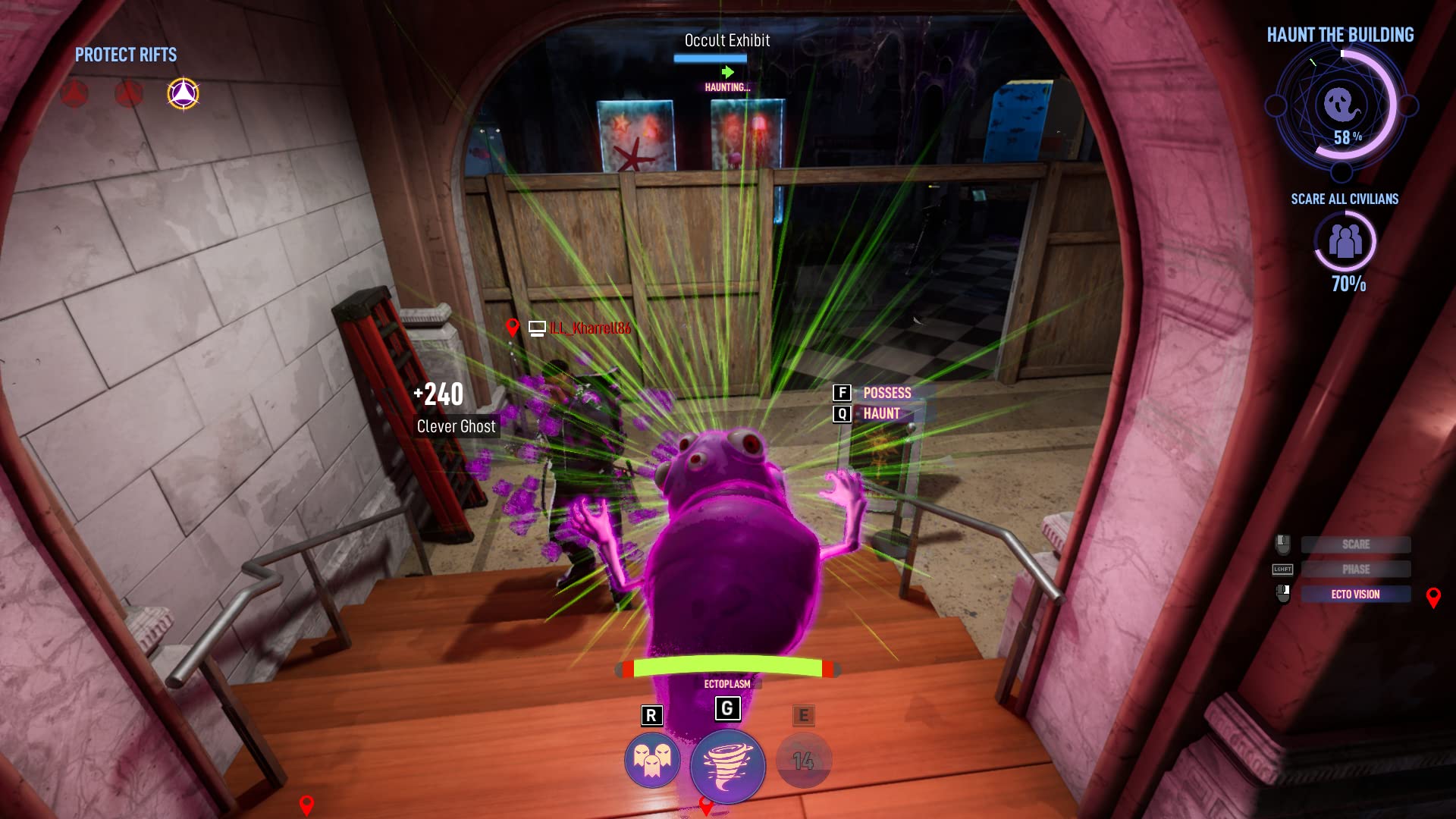Toggle the Phase ability
1456x819 pixels.
(x=1356, y=570)
